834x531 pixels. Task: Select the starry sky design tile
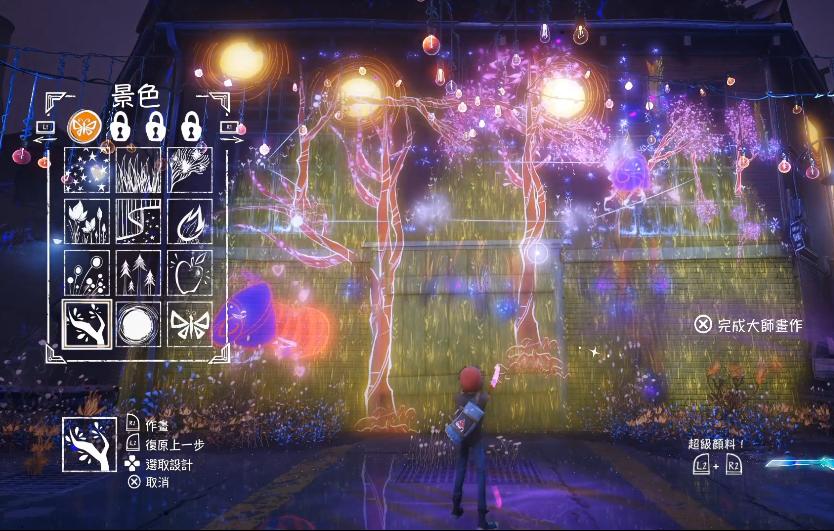coord(86,170)
